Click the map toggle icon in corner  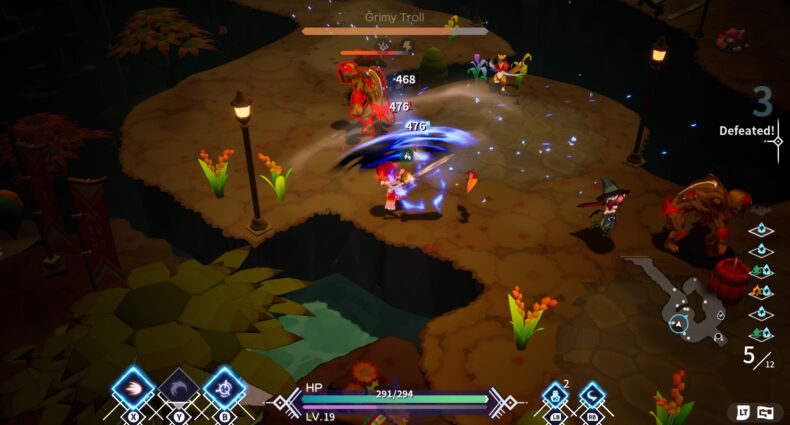[x=765, y=411]
